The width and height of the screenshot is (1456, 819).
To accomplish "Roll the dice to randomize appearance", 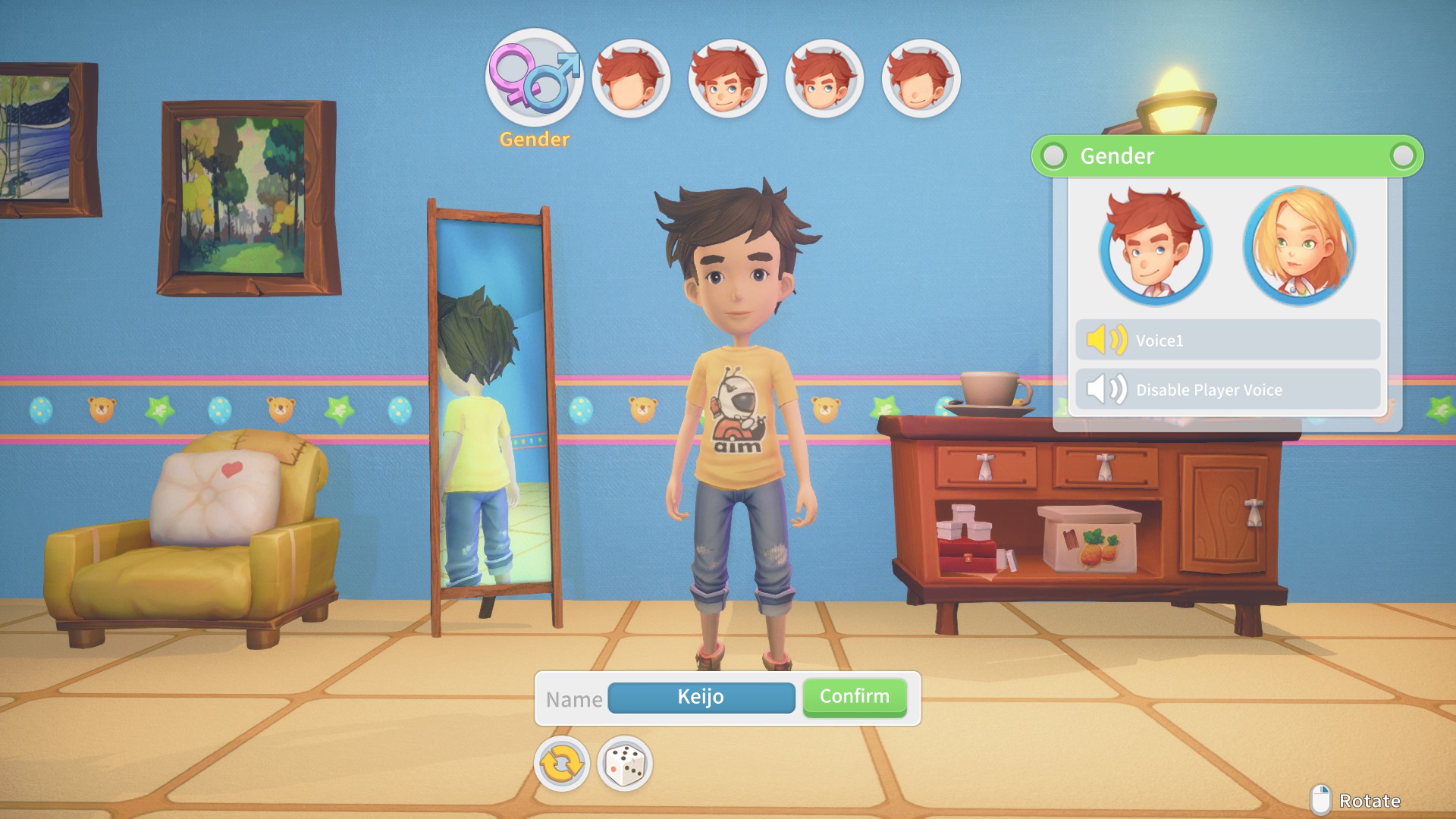I will point(623,764).
